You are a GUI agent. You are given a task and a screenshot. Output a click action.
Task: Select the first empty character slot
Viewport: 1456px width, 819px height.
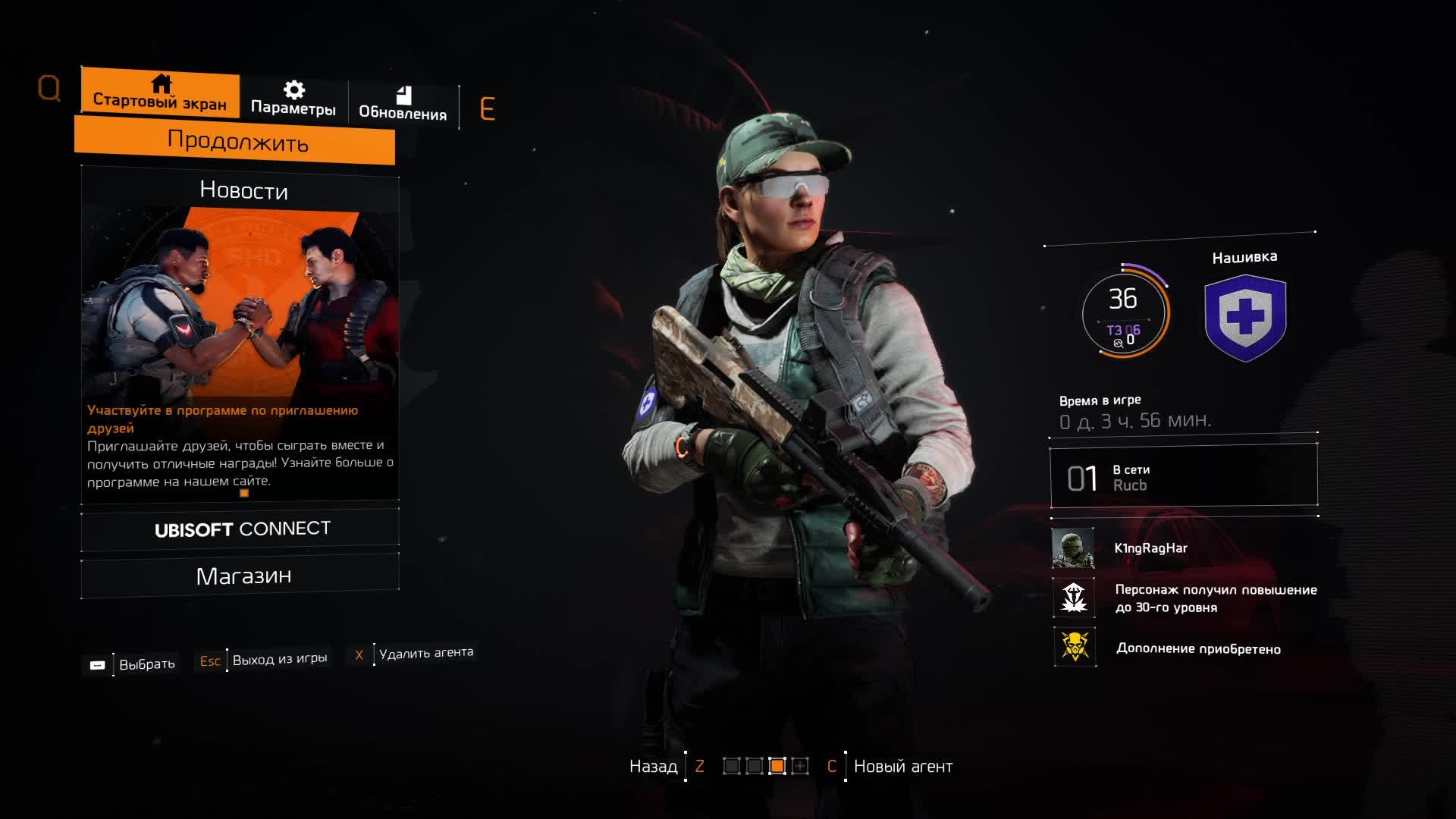[x=732, y=767]
